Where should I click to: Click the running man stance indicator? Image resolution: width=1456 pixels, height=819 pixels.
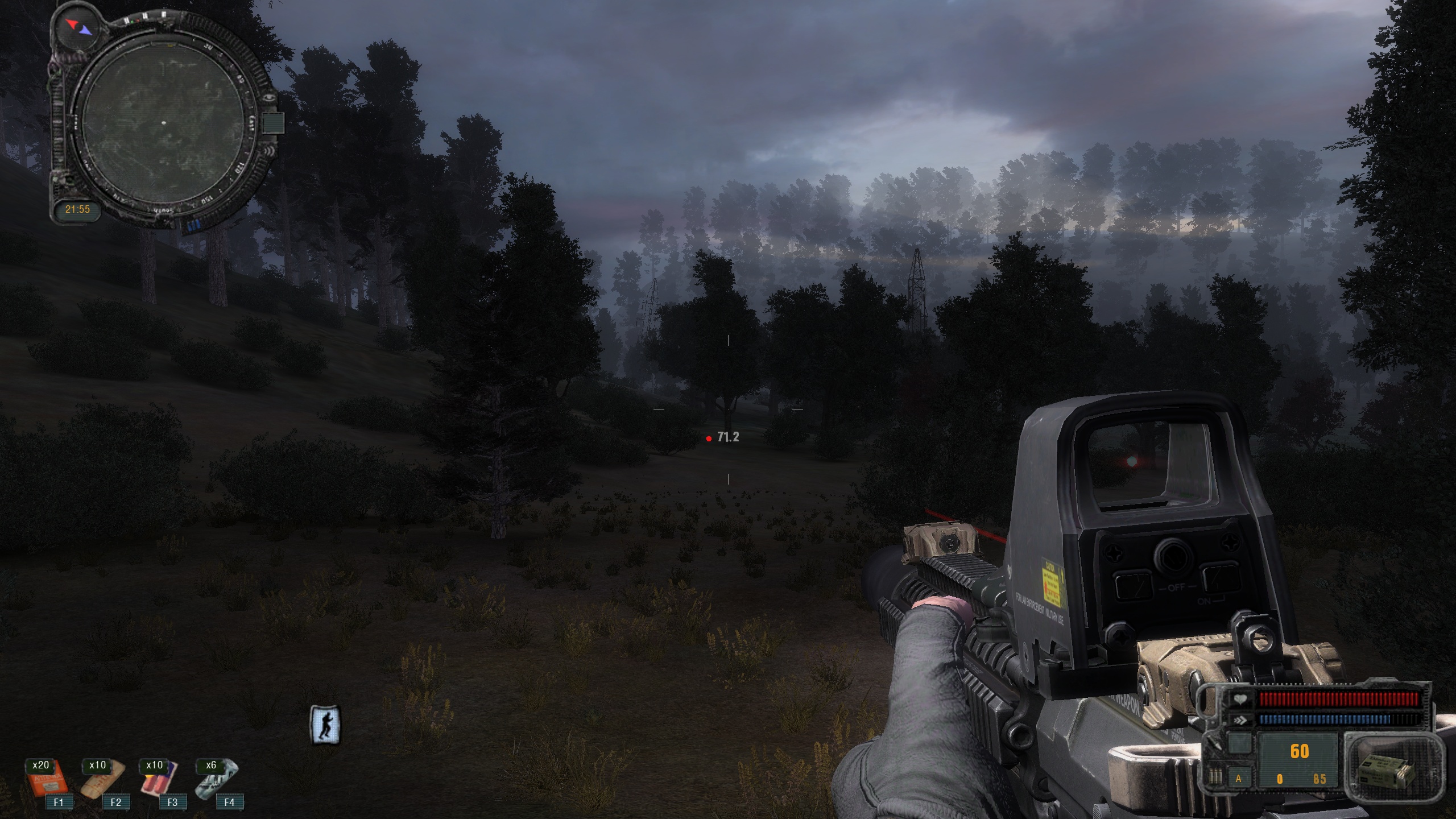[x=325, y=724]
